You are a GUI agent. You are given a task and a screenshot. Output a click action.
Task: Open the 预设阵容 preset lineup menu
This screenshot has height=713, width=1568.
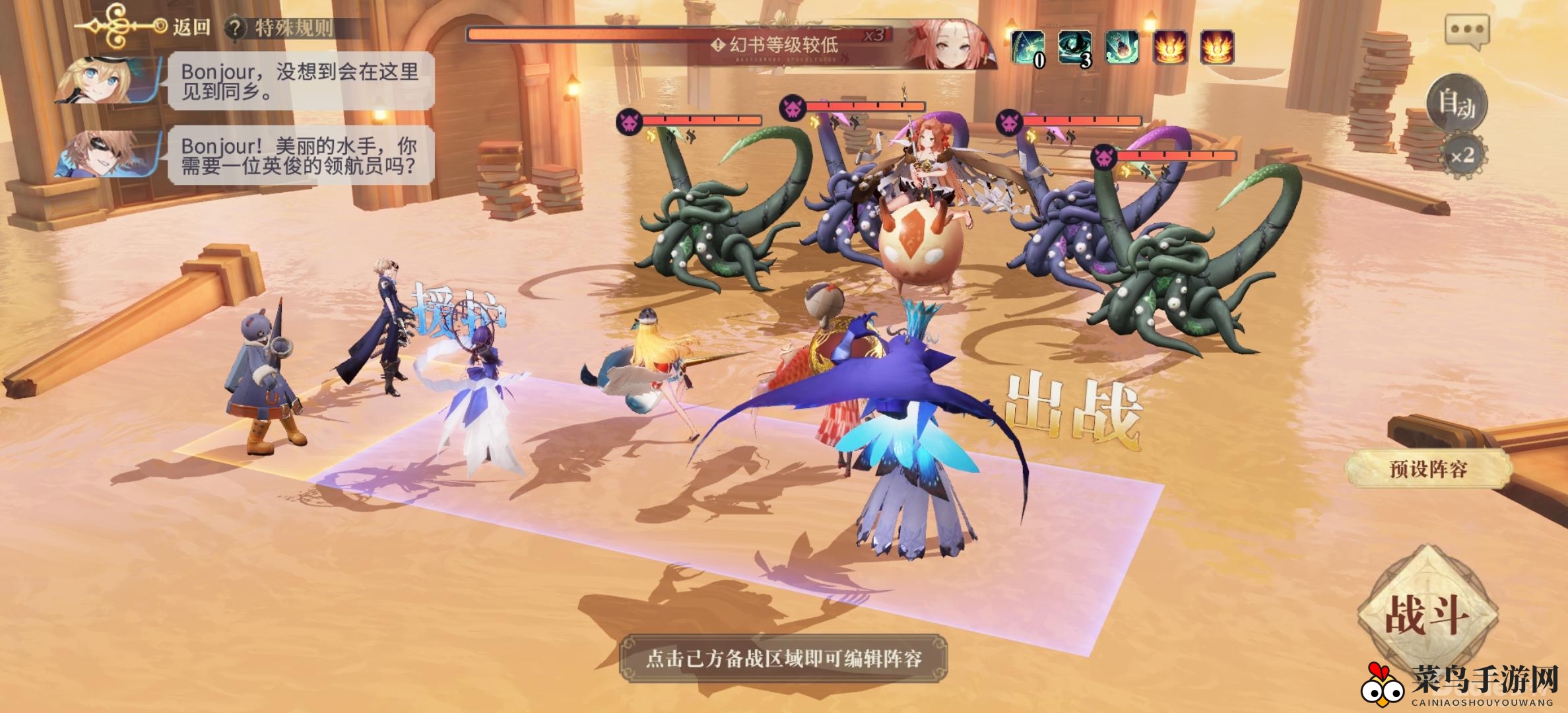(x=1428, y=469)
